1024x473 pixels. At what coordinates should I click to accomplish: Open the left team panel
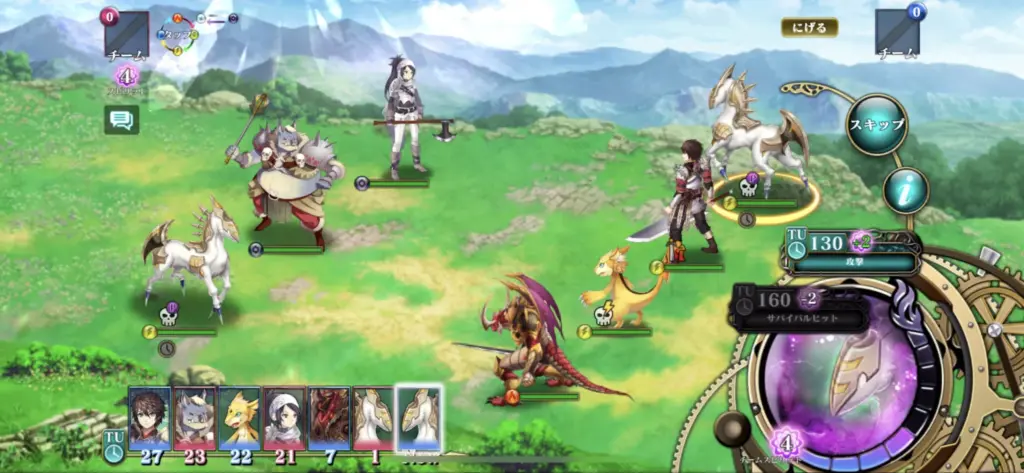point(126,35)
